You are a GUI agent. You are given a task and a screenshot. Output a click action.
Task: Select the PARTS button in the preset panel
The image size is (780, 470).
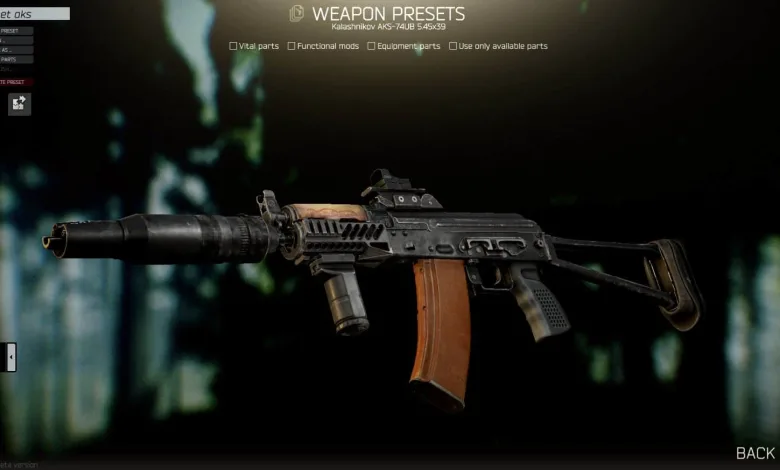click(16, 60)
